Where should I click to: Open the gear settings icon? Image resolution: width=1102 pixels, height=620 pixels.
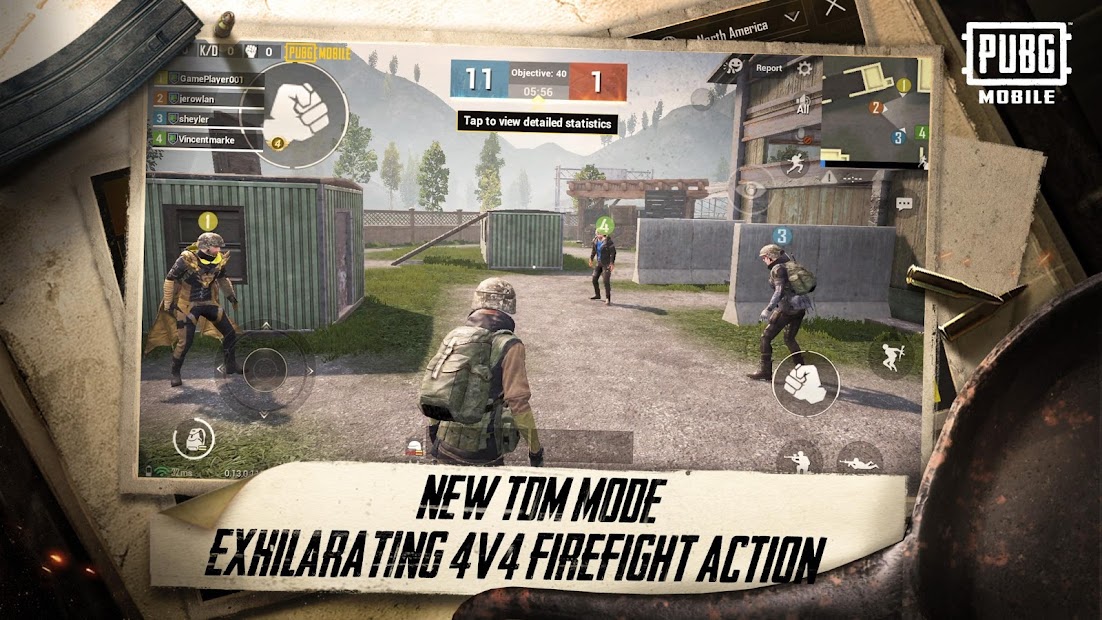point(805,68)
